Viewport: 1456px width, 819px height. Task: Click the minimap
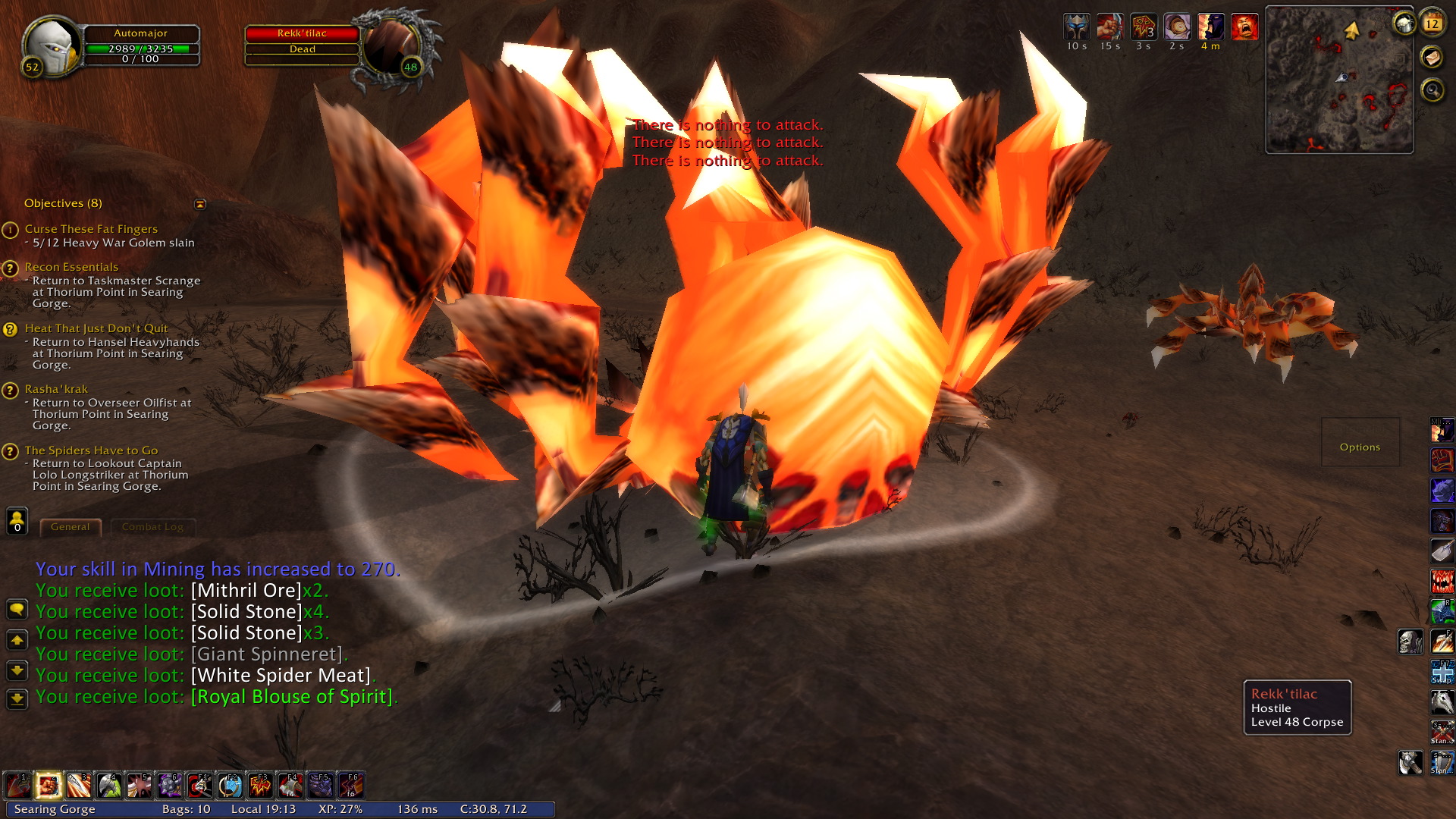[x=1339, y=80]
